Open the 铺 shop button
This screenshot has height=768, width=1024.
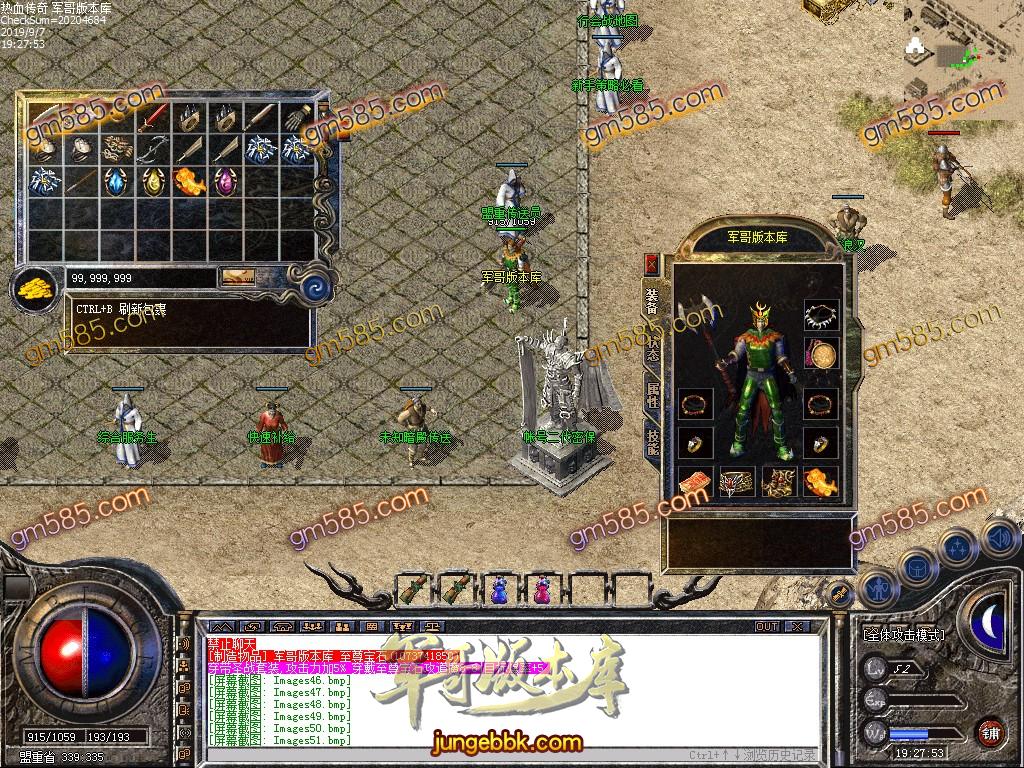pos(991,730)
